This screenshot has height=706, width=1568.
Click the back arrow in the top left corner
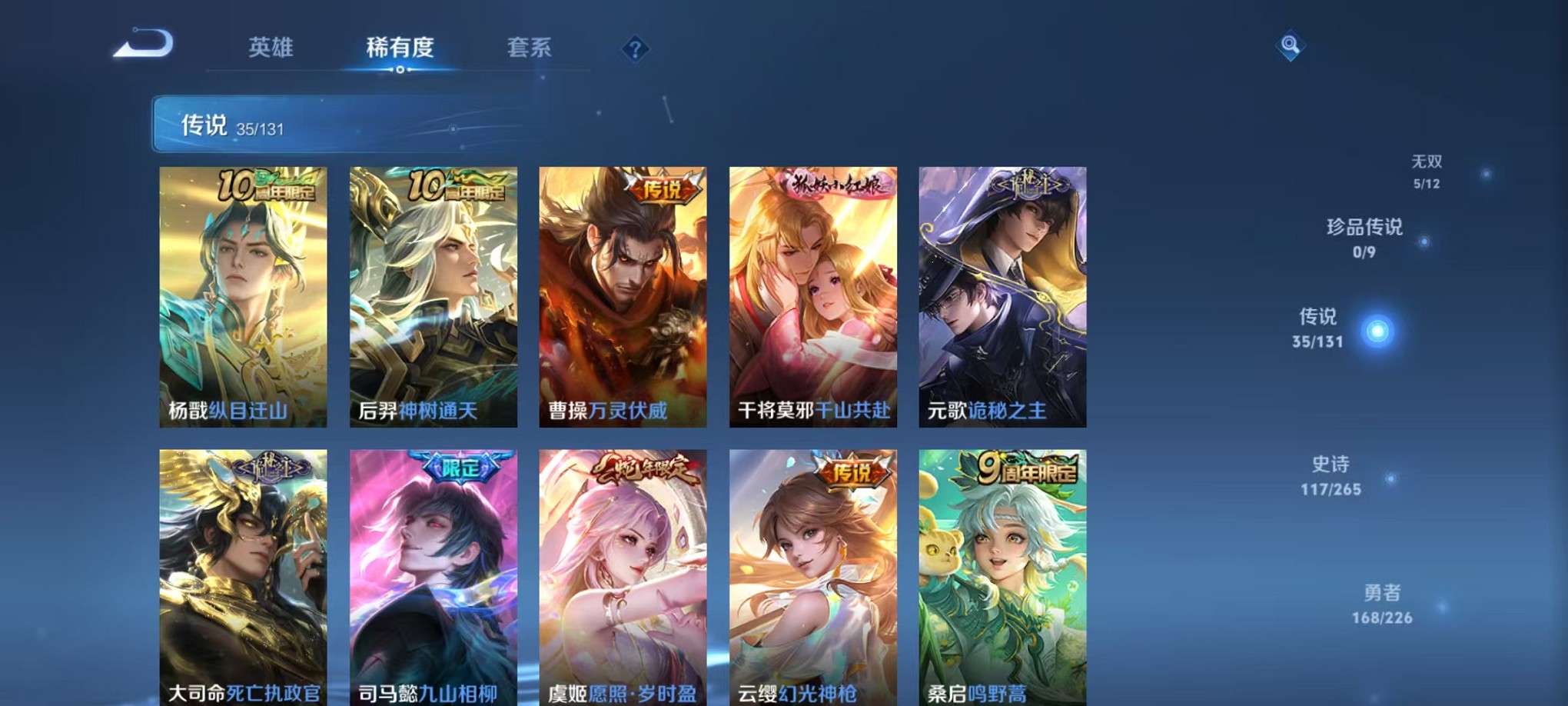pyautogui.click(x=145, y=45)
